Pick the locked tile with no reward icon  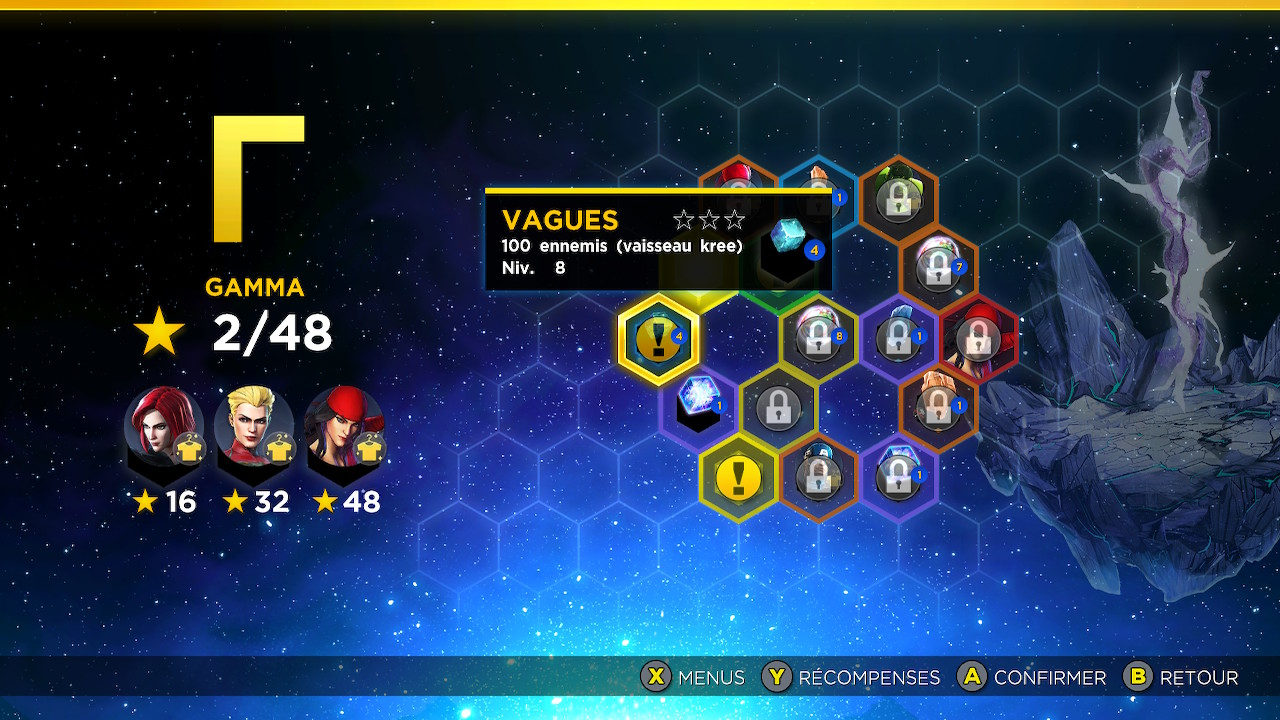(x=778, y=407)
